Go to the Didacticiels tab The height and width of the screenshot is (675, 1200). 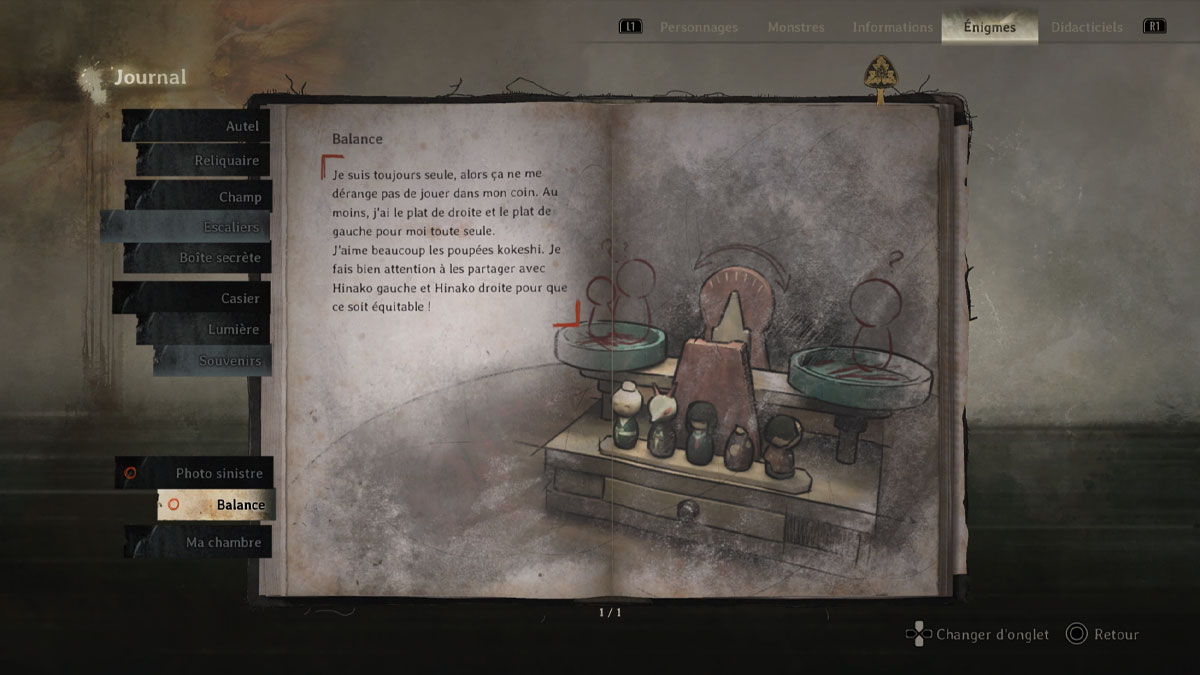pos(1087,27)
